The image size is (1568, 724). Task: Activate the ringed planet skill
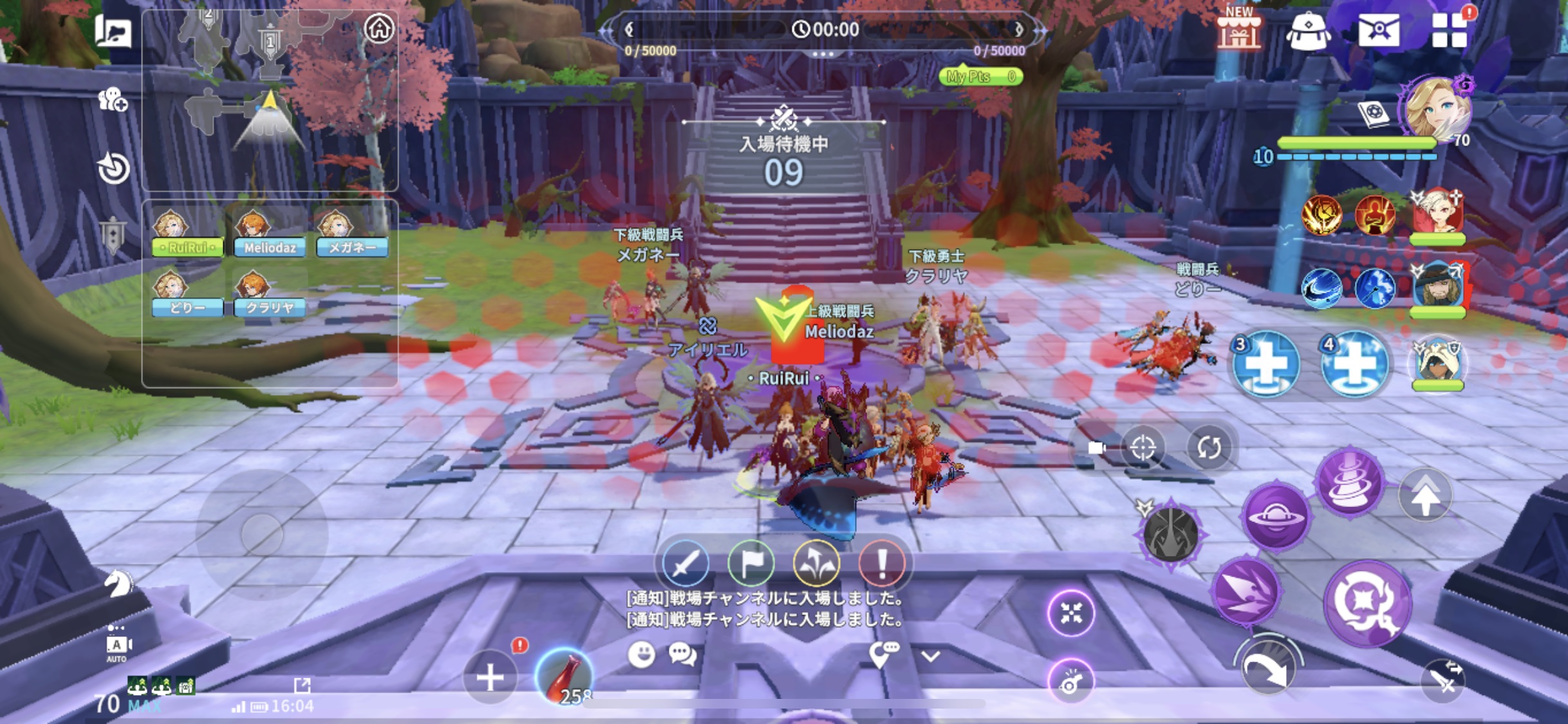[1275, 515]
